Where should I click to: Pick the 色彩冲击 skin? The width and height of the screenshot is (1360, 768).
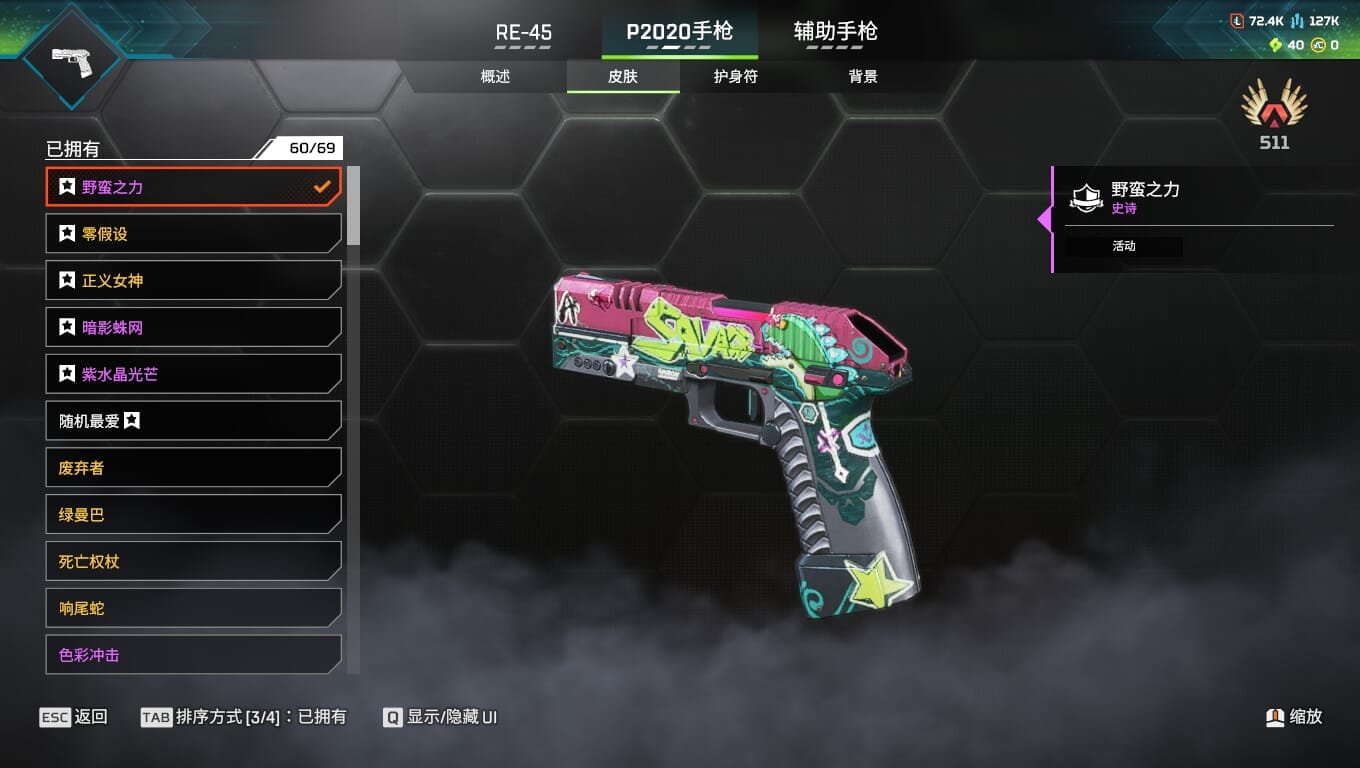pos(193,655)
